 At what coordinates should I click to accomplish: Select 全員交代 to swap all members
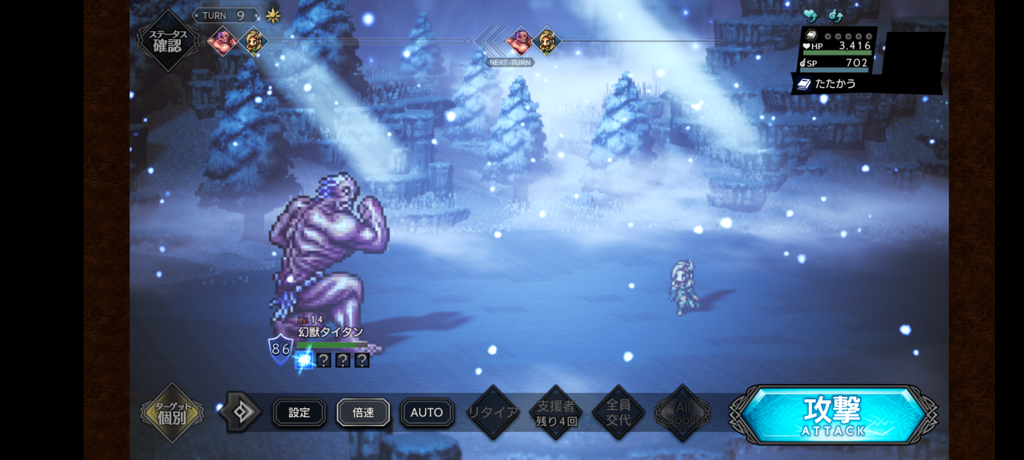(618, 412)
